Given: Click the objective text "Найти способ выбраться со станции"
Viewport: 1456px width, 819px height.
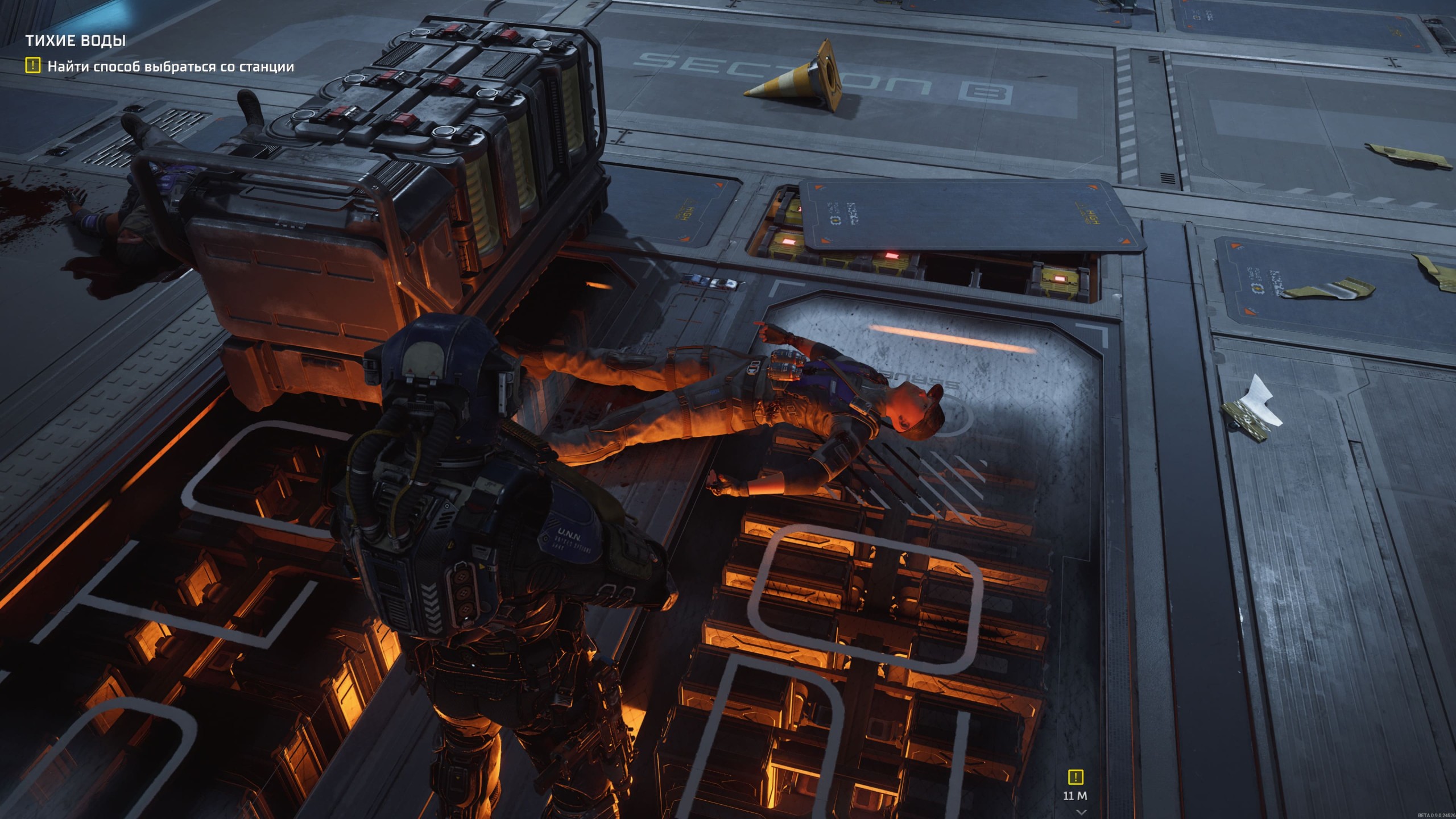Looking at the screenshot, I should coord(171,67).
